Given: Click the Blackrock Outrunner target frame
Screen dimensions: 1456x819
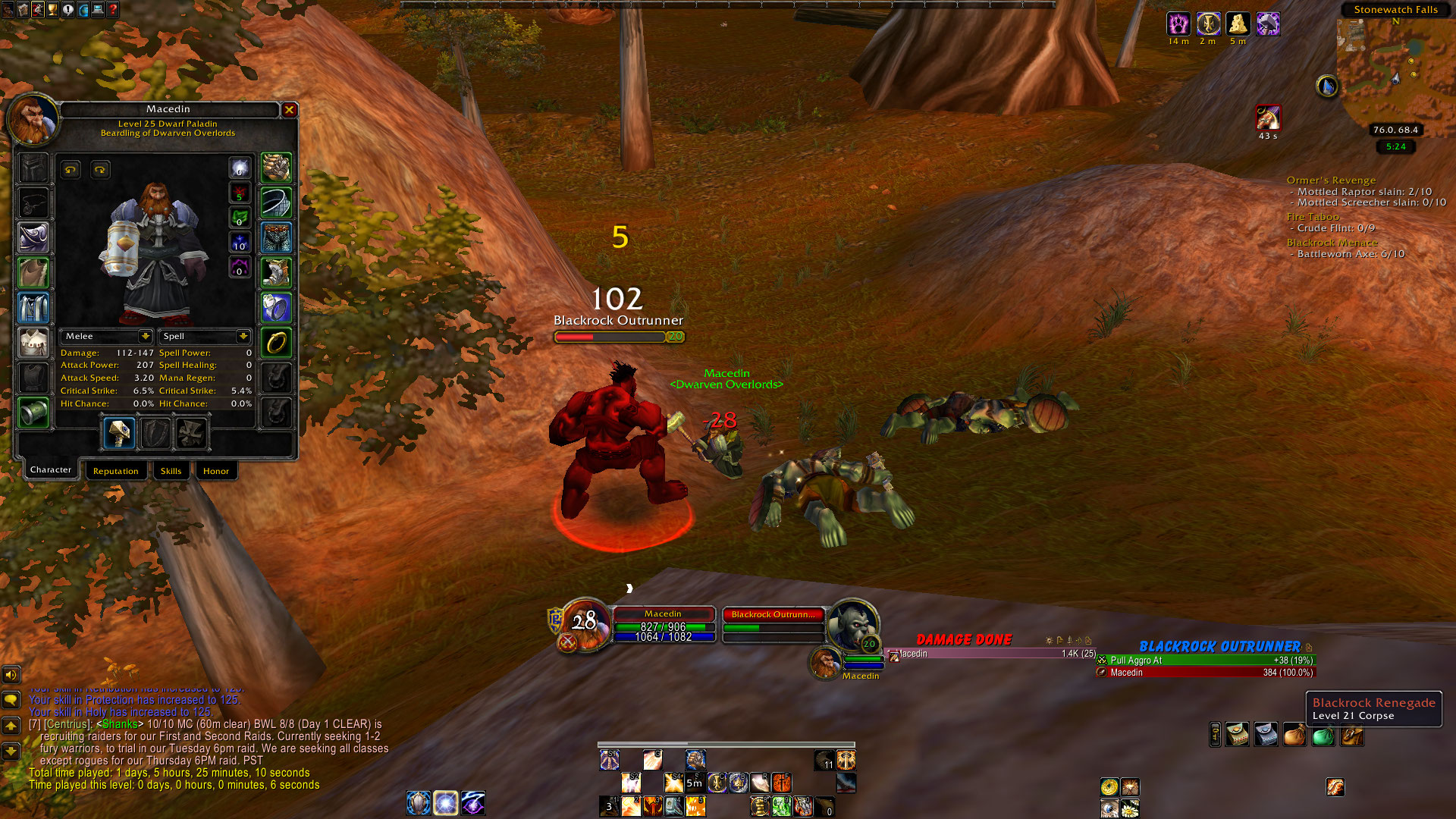Looking at the screenshot, I should click(x=773, y=622).
